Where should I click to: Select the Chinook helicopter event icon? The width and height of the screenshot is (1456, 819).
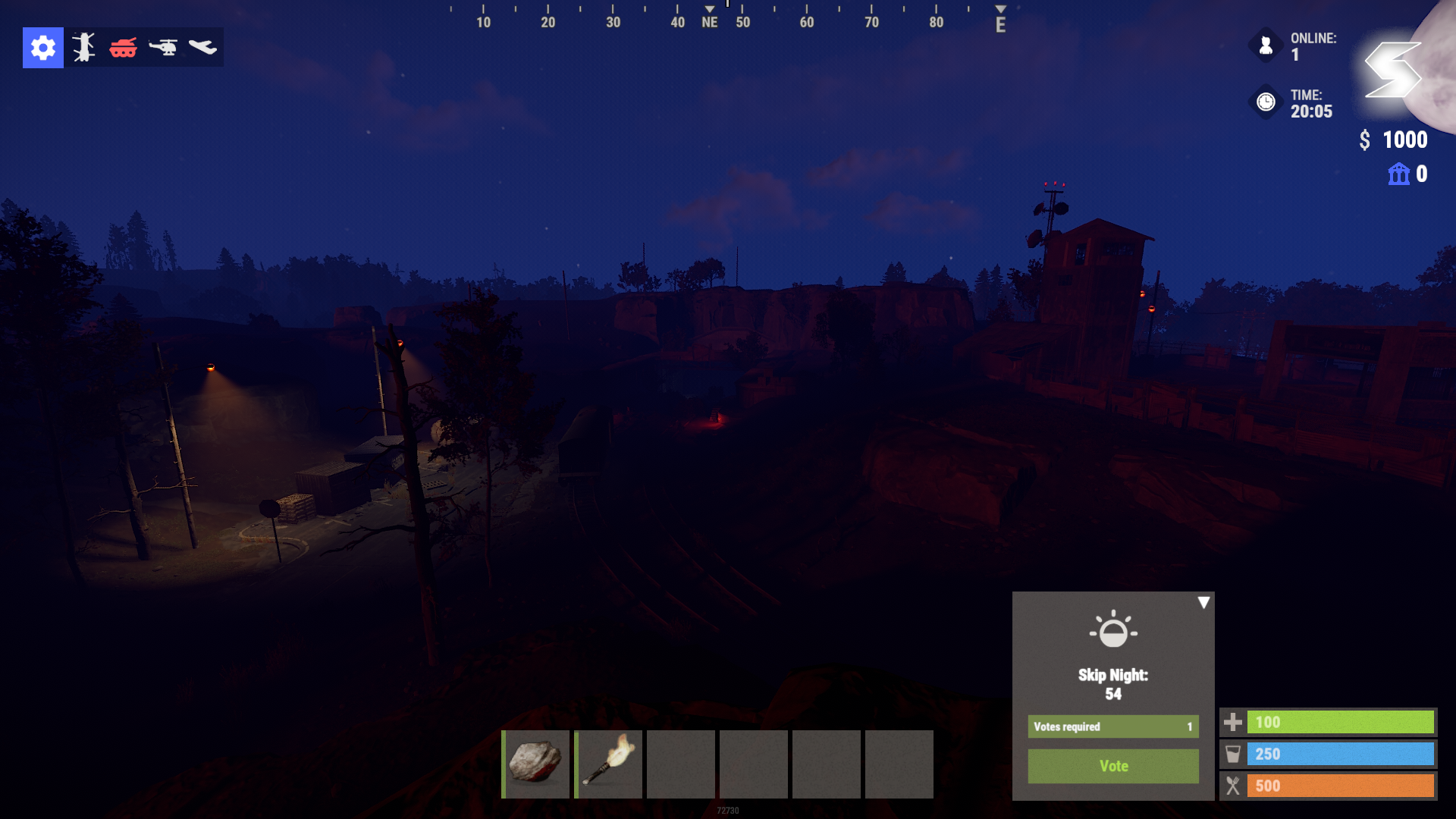83,48
